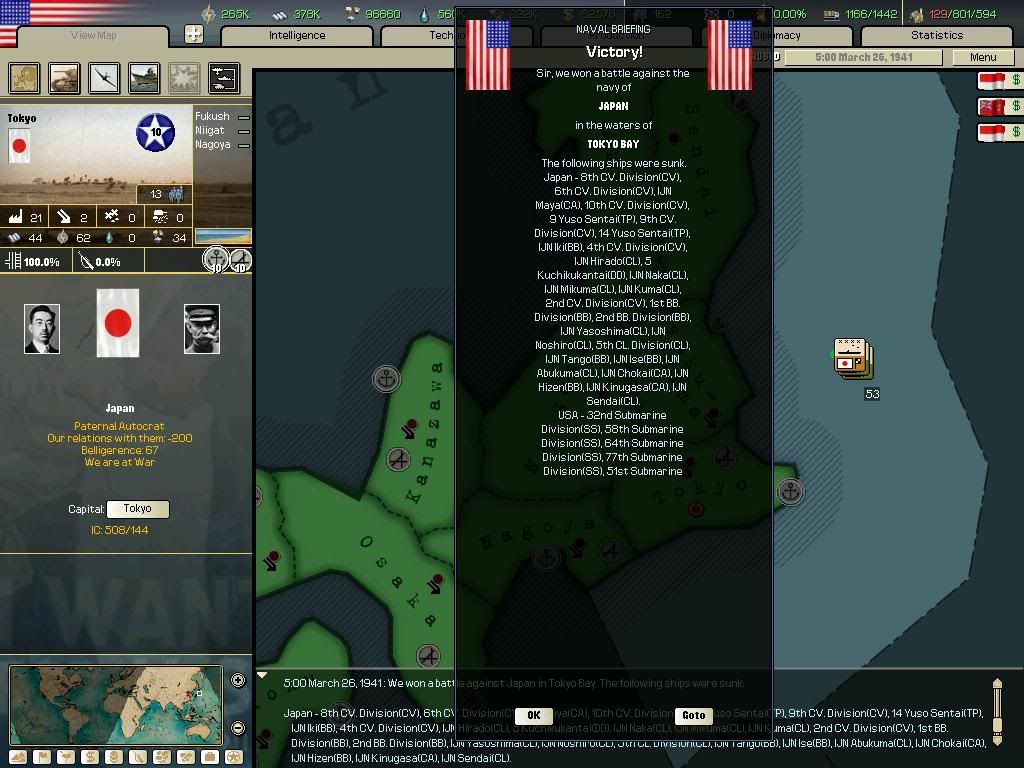Image resolution: width=1024 pixels, height=768 pixels.
Task: Open the Europe map icon button
Action: point(25,77)
